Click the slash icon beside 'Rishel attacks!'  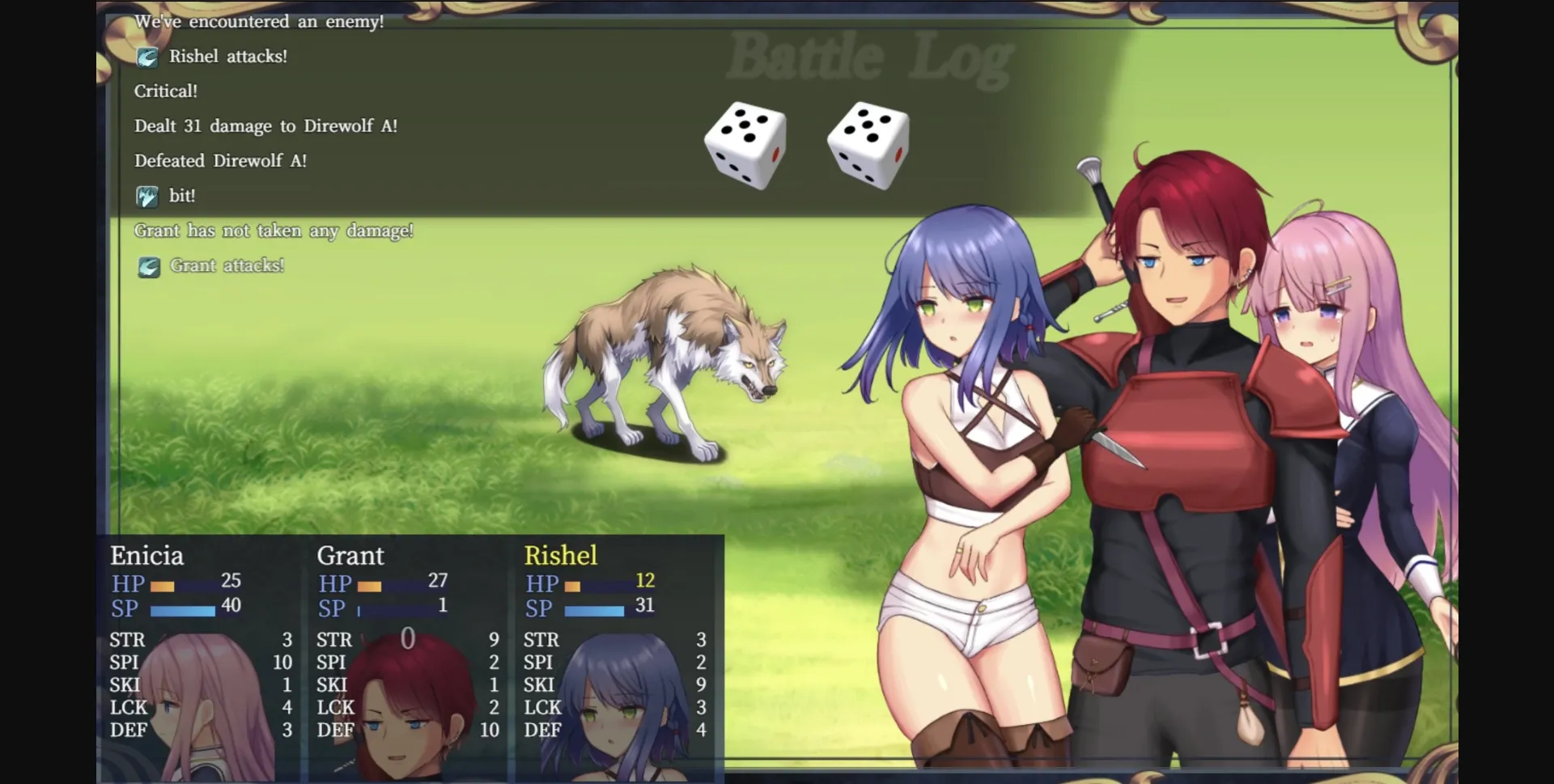[148, 57]
